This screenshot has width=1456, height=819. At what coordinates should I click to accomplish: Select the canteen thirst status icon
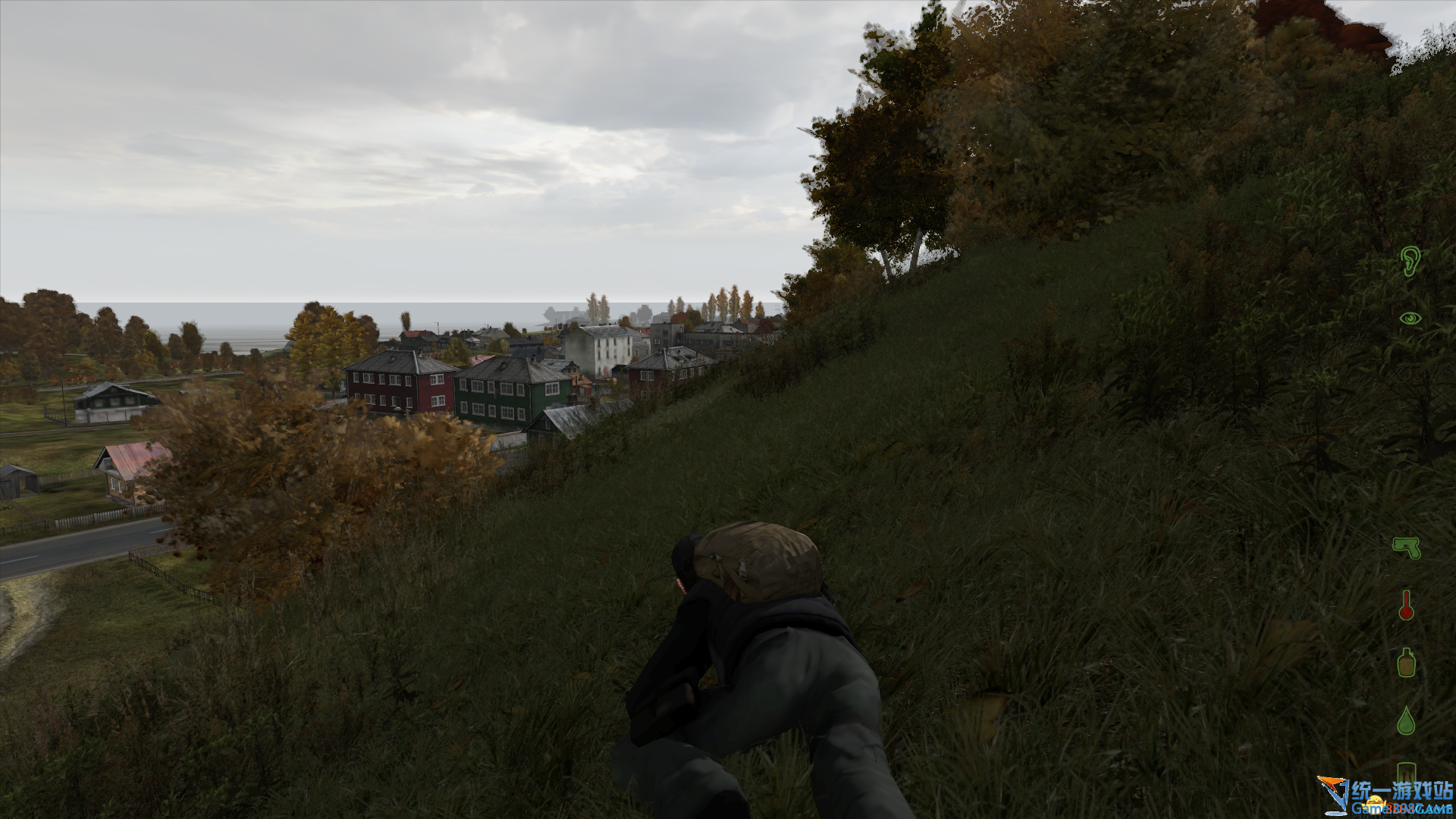[x=1406, y=662]
